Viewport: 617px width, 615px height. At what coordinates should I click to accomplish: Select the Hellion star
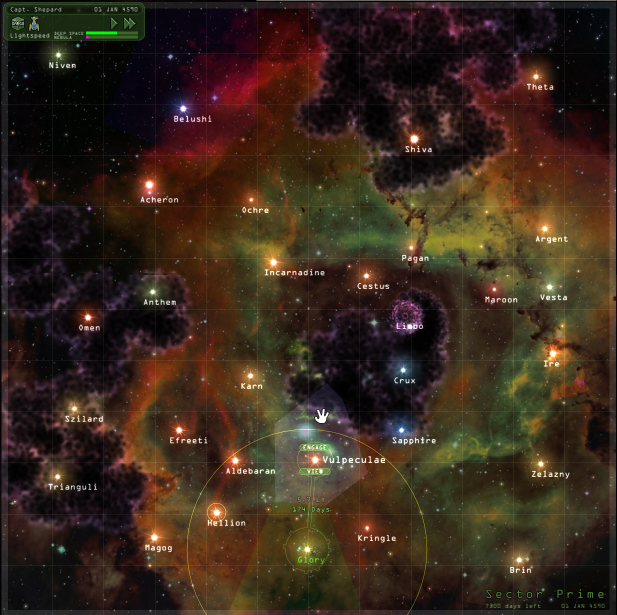(216, 512)
